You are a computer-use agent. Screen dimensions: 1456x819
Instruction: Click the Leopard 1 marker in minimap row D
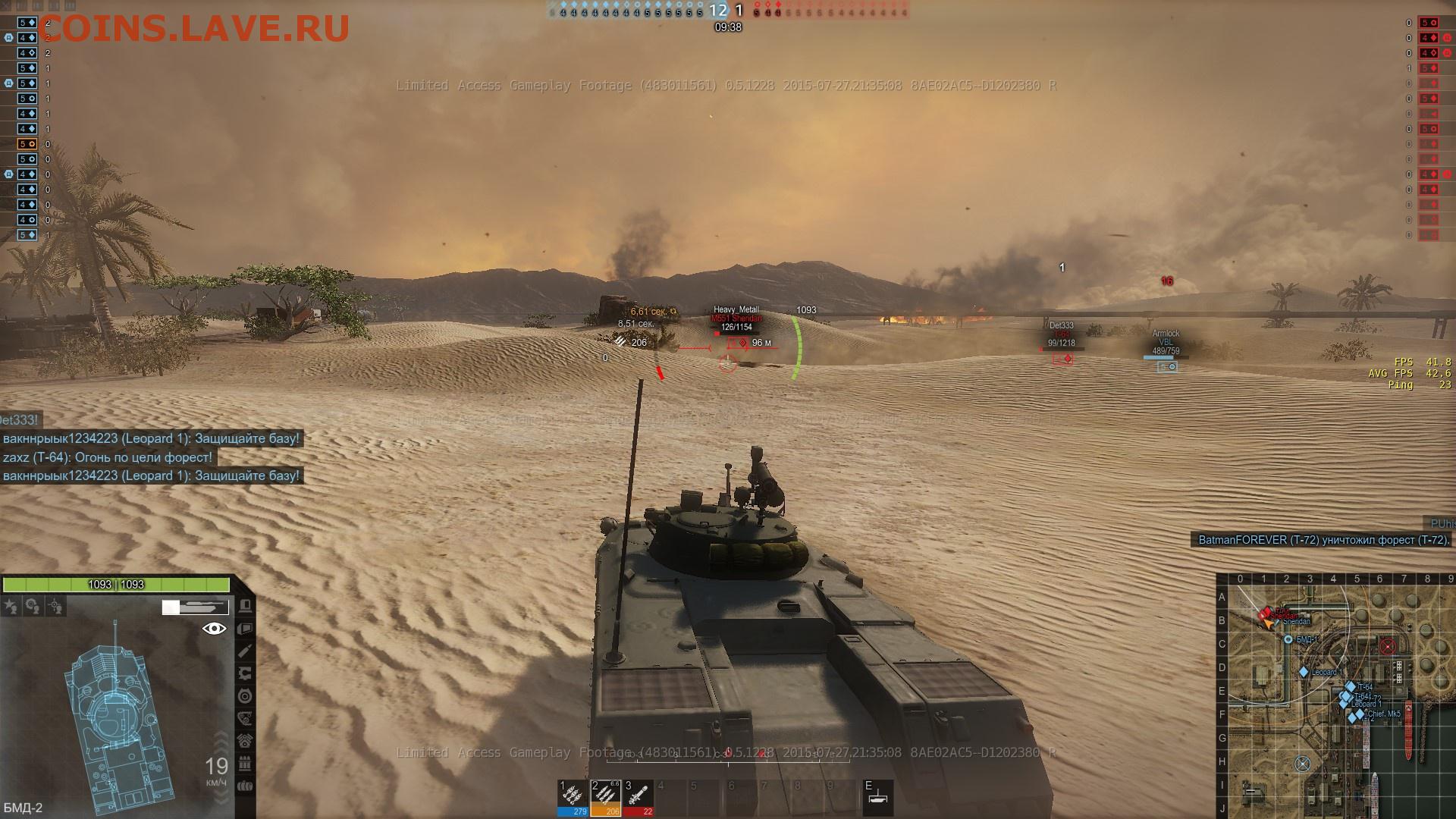[1304, 672]
